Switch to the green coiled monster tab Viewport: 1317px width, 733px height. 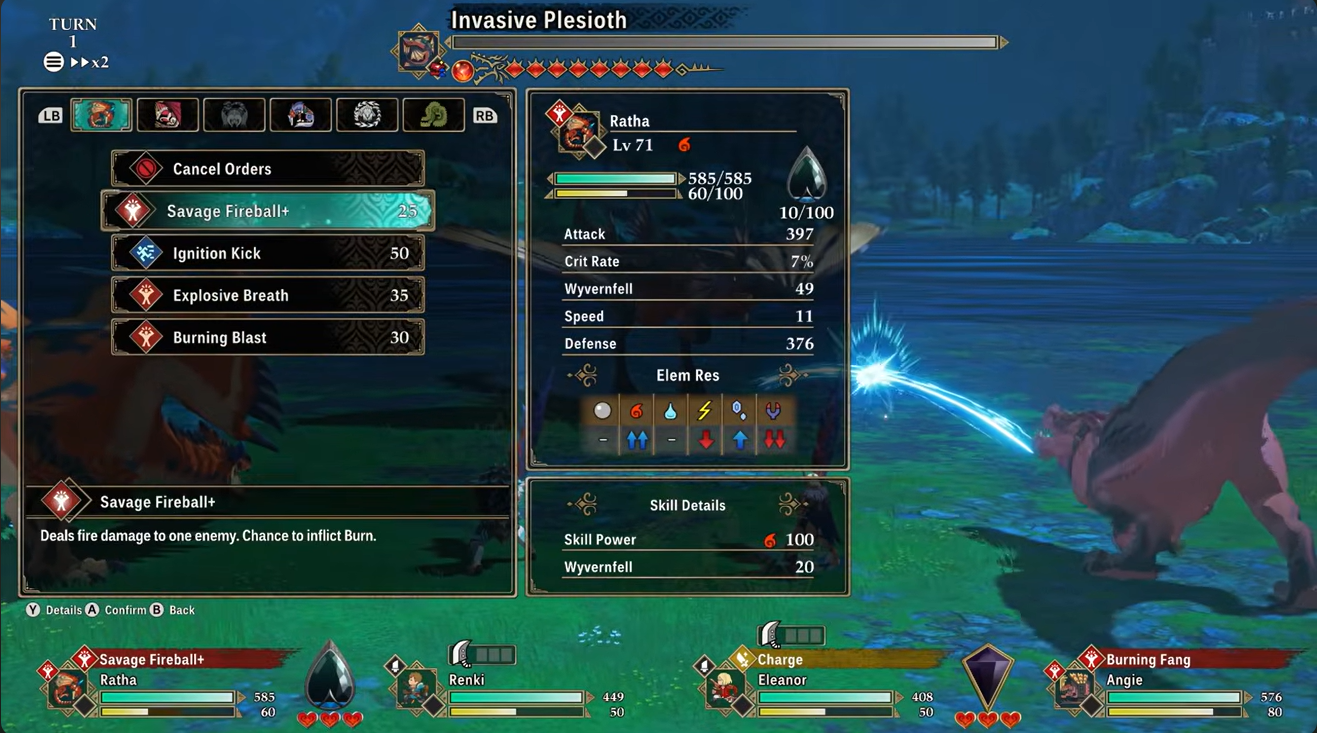point(433,115)
